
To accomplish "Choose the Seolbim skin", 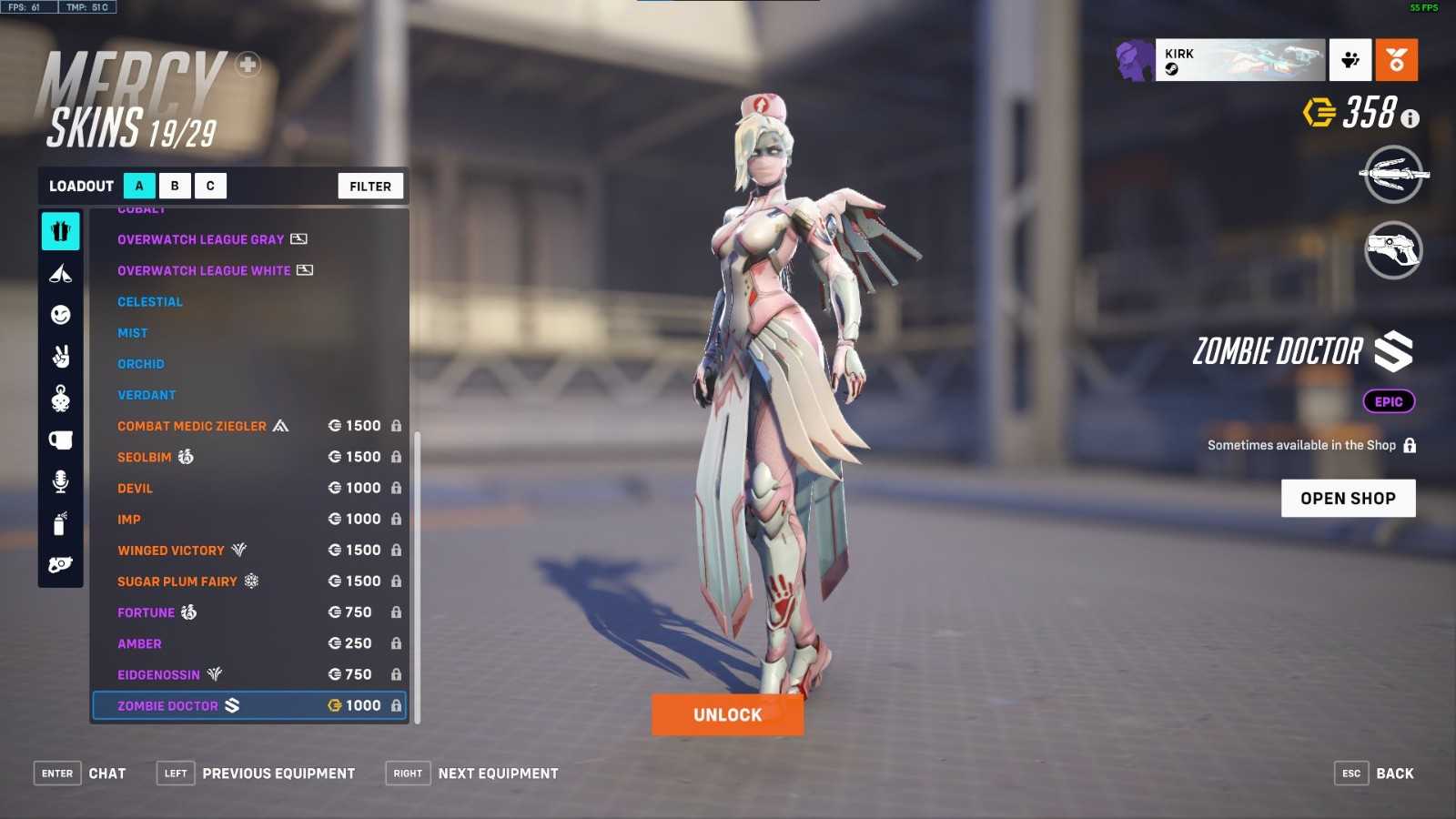I will tap(145, 457).
